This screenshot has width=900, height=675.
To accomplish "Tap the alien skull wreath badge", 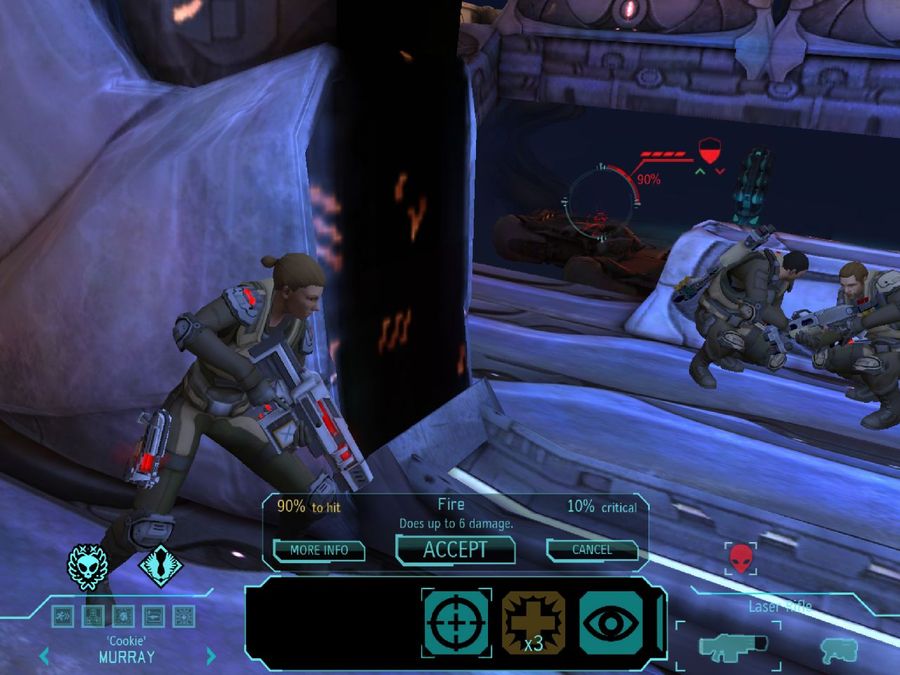I will pos(86,566).
